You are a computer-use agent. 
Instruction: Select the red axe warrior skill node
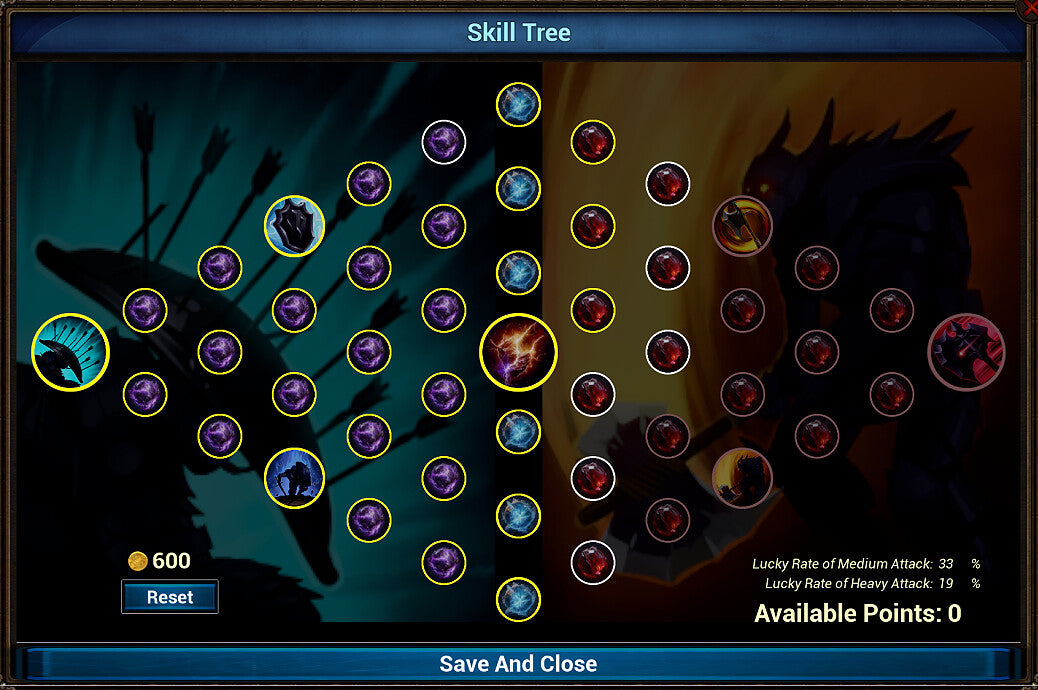tap(742, 226)
